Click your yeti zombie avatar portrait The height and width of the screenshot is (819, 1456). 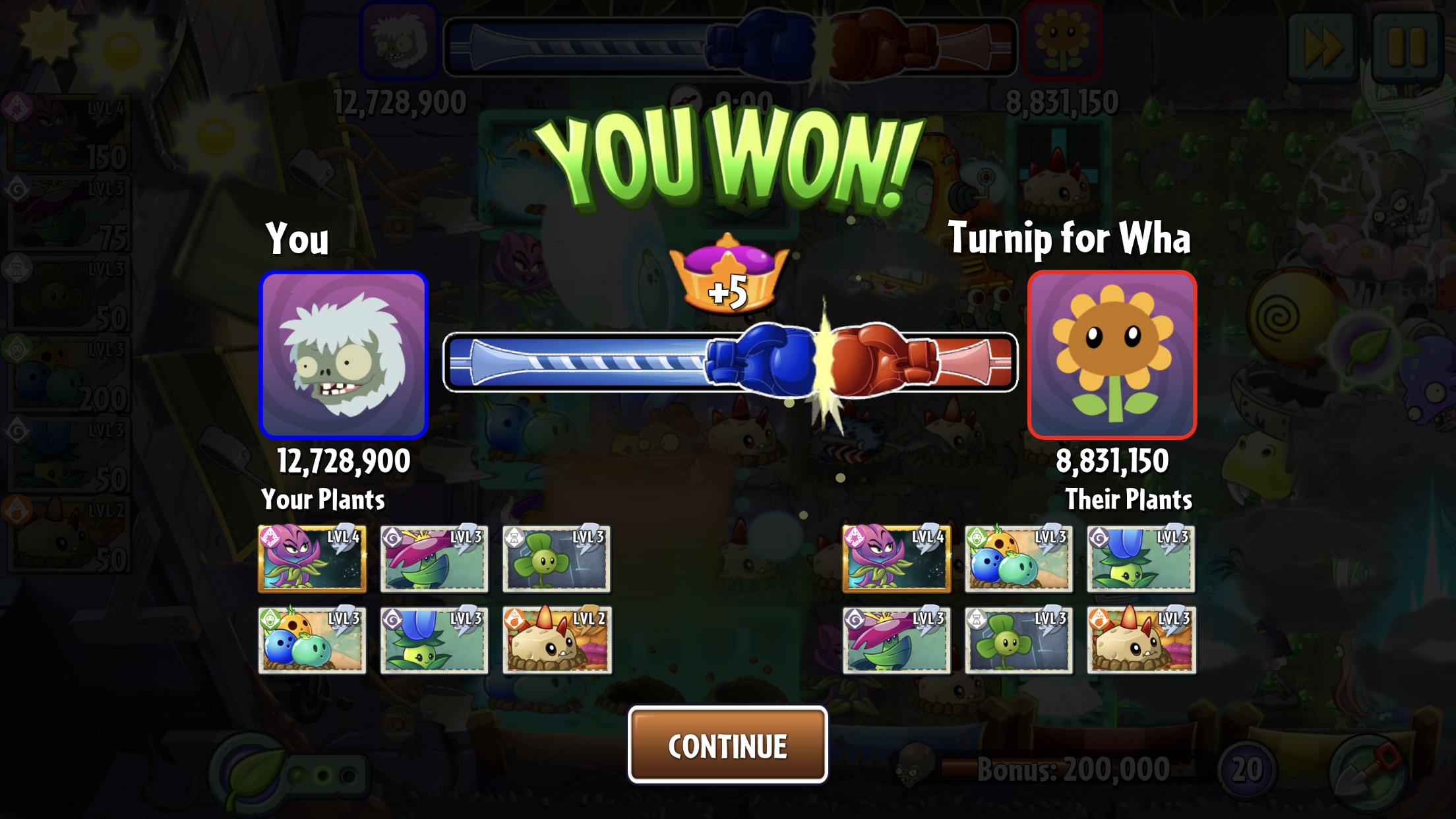click(344, 355)
